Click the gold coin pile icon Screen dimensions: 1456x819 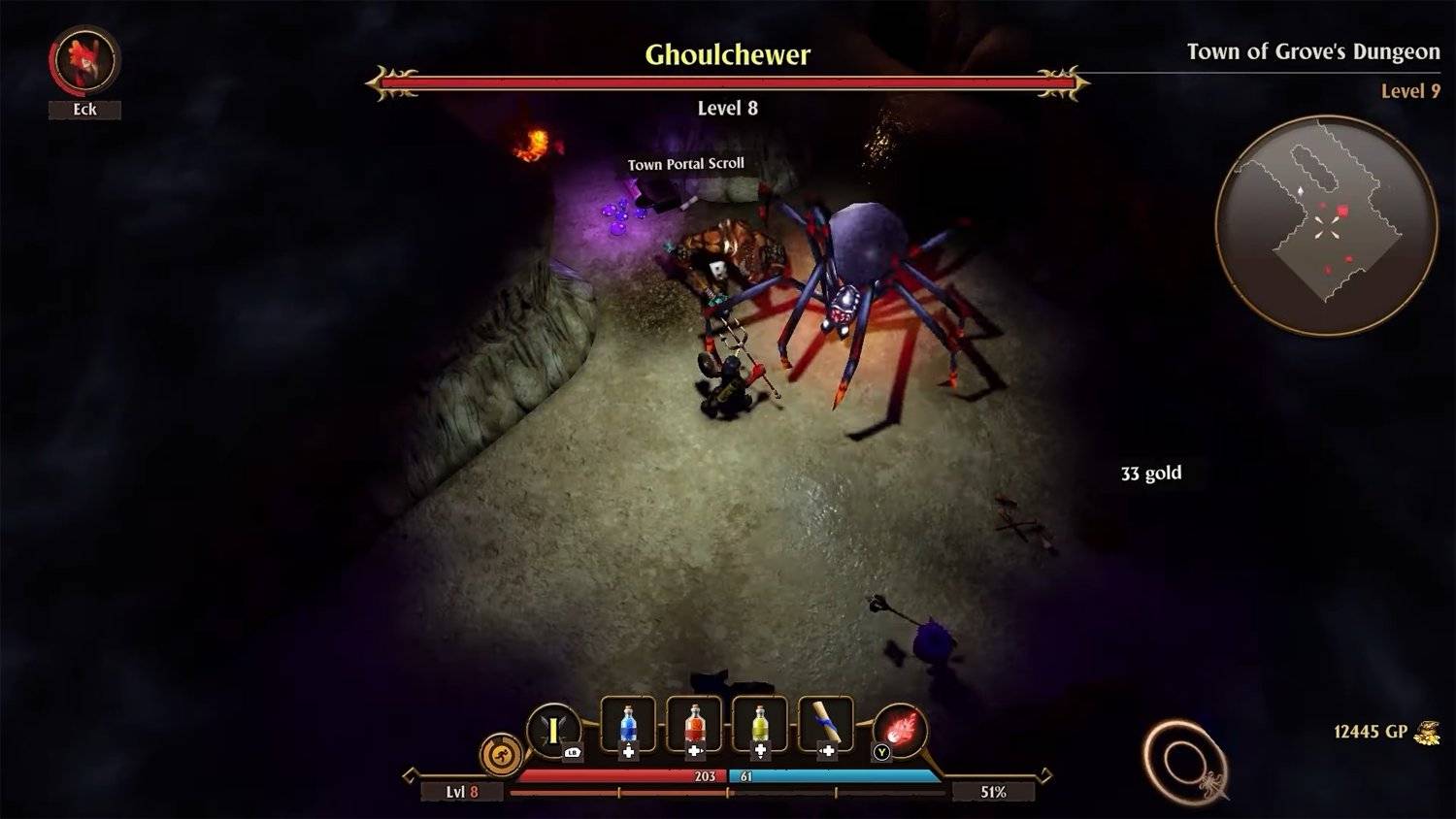1426,734
